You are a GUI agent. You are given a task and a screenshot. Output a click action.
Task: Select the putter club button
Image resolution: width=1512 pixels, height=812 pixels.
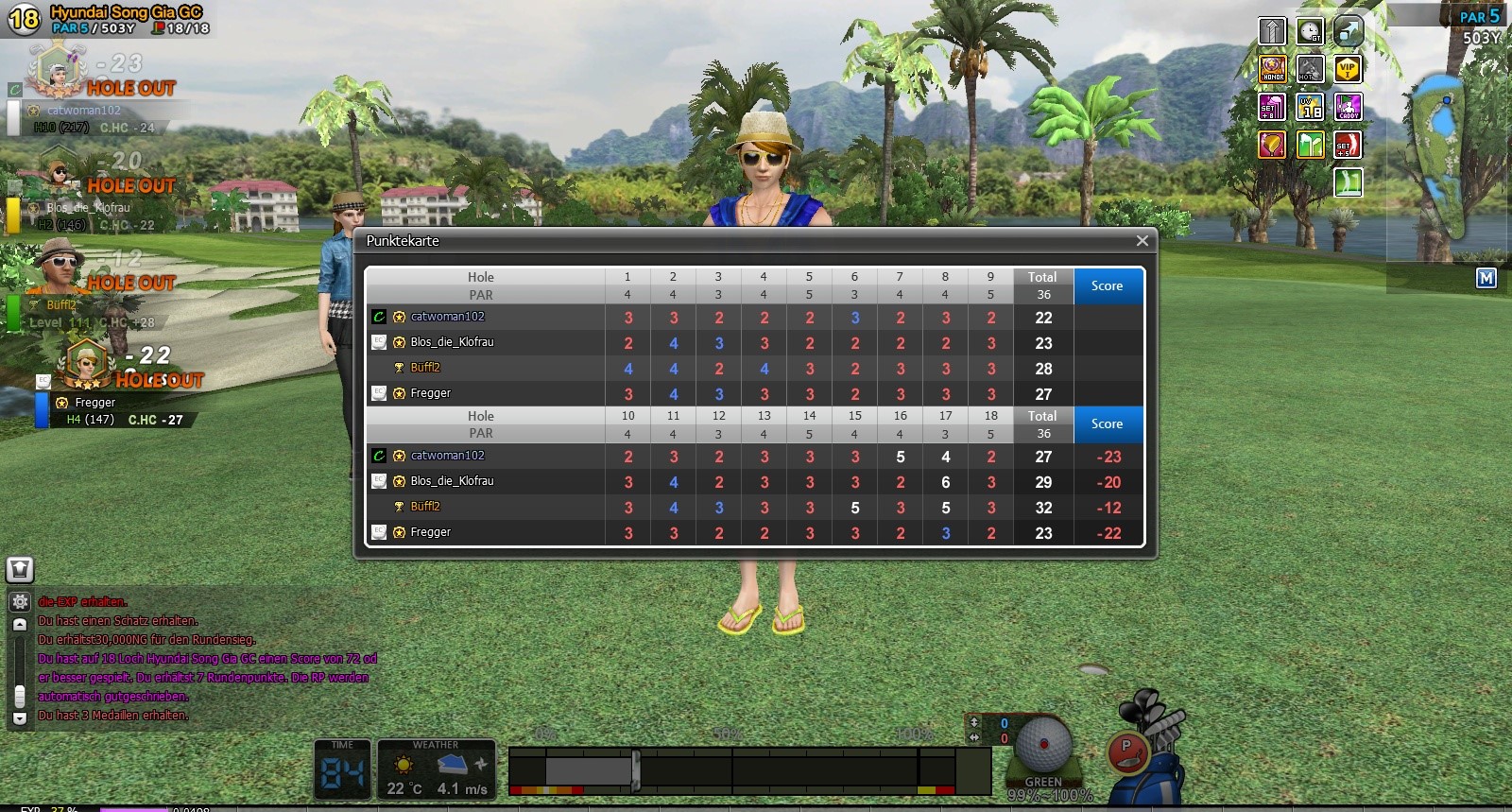(1126, 752)
